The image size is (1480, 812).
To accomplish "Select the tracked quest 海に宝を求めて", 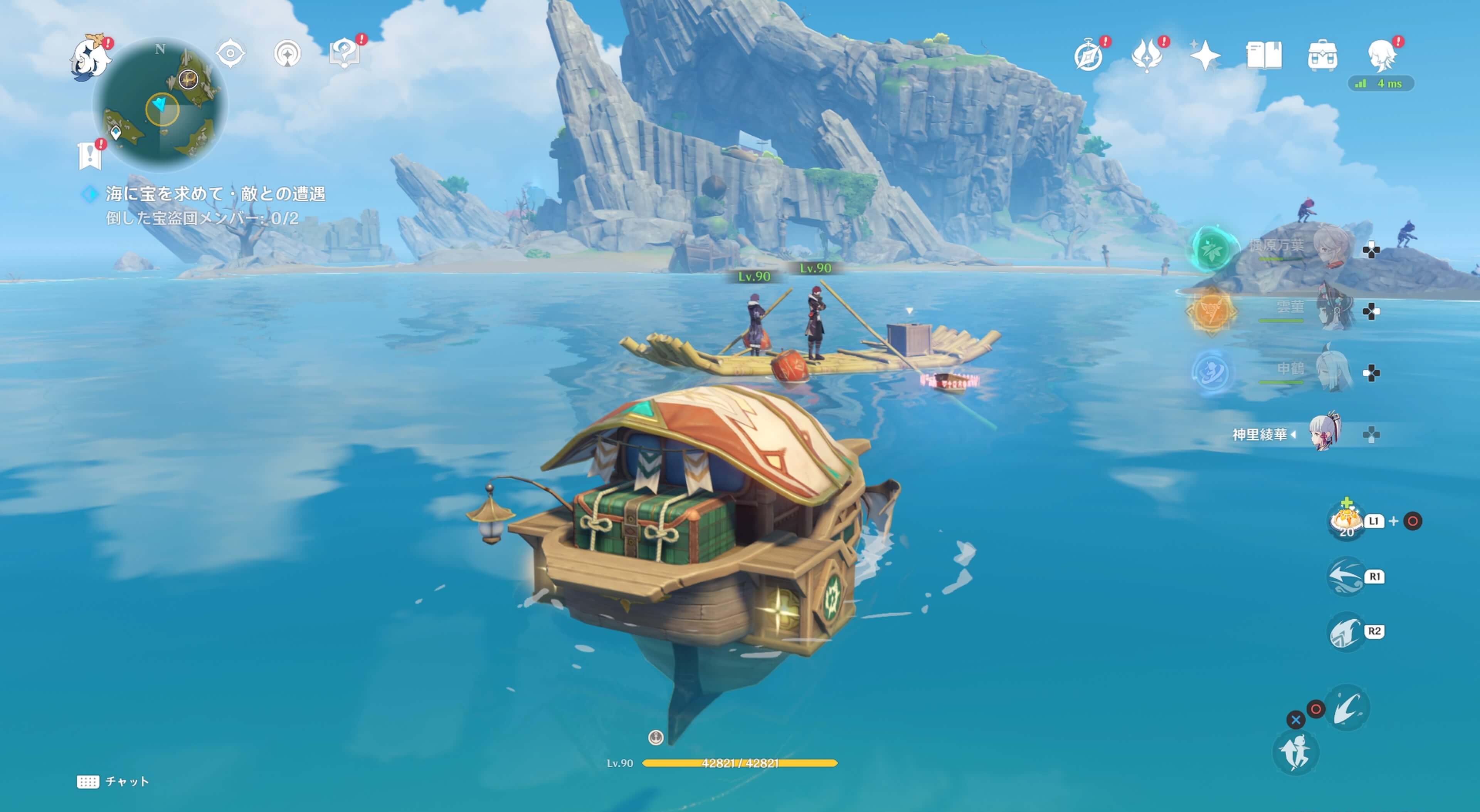I will 215,194.
